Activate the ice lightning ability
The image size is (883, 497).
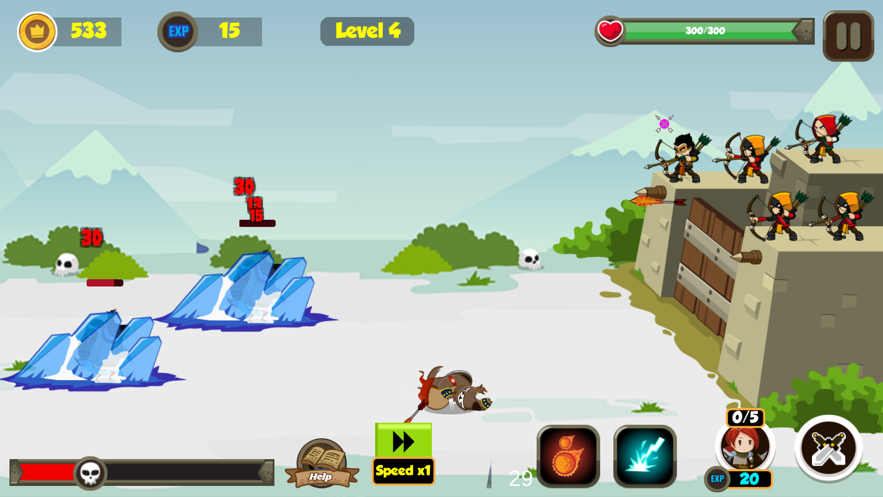[x=645, y=456]
